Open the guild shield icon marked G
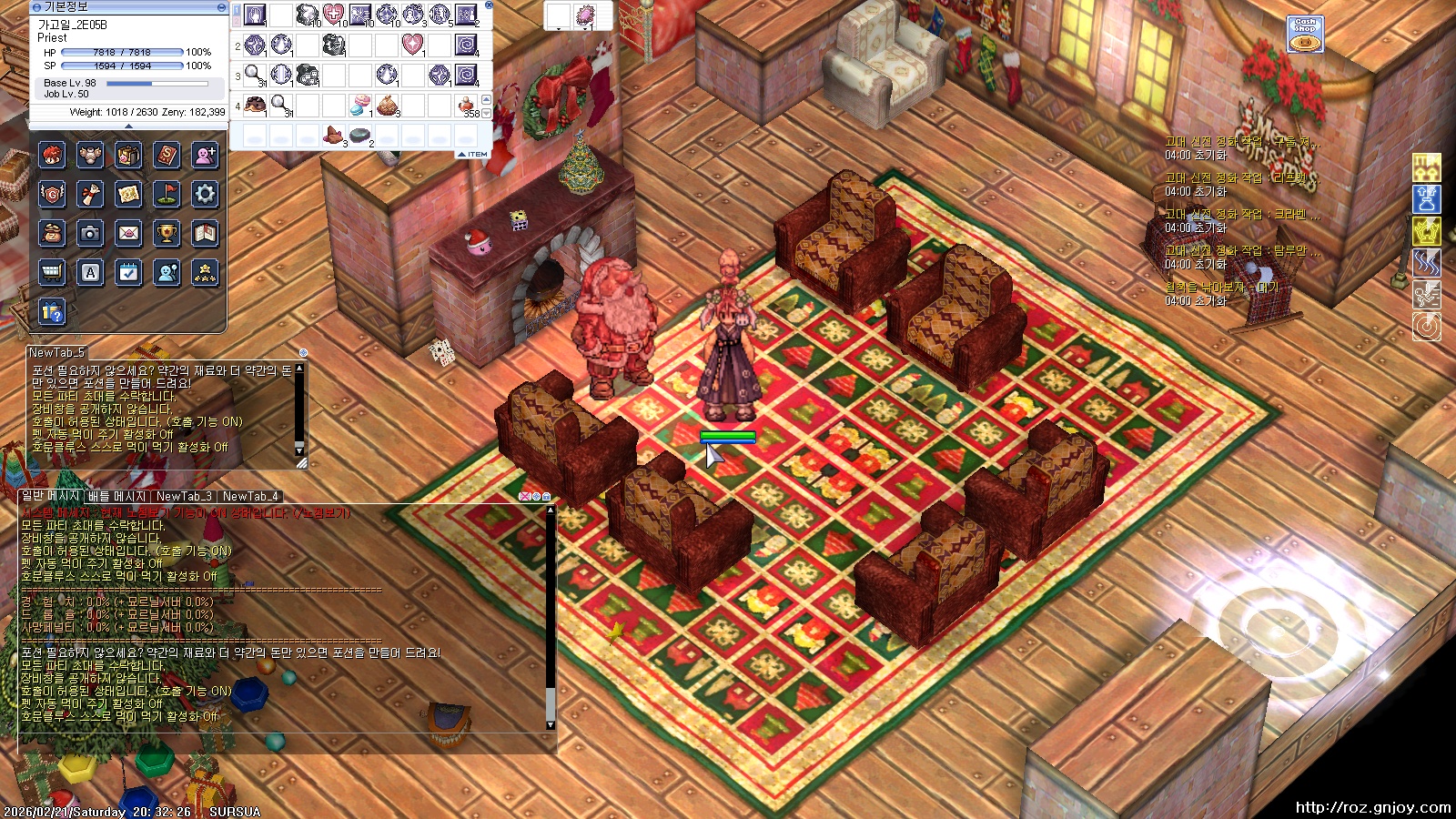The height and width of the screenshot is (819, 1456). [x=52, y=195]
